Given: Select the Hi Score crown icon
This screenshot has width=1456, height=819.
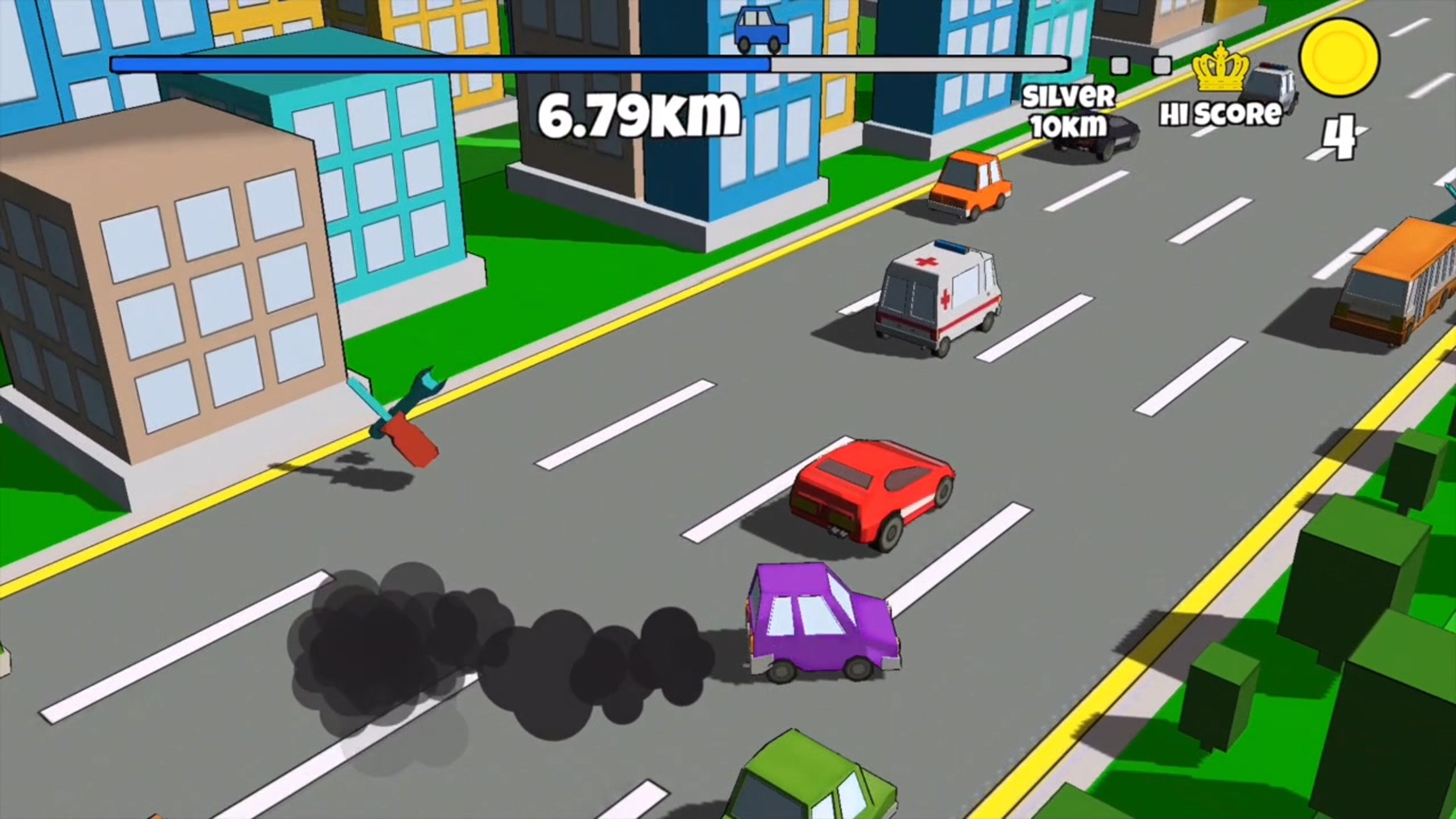Looking at the screenshot, I should click(x=1220, y=68).
